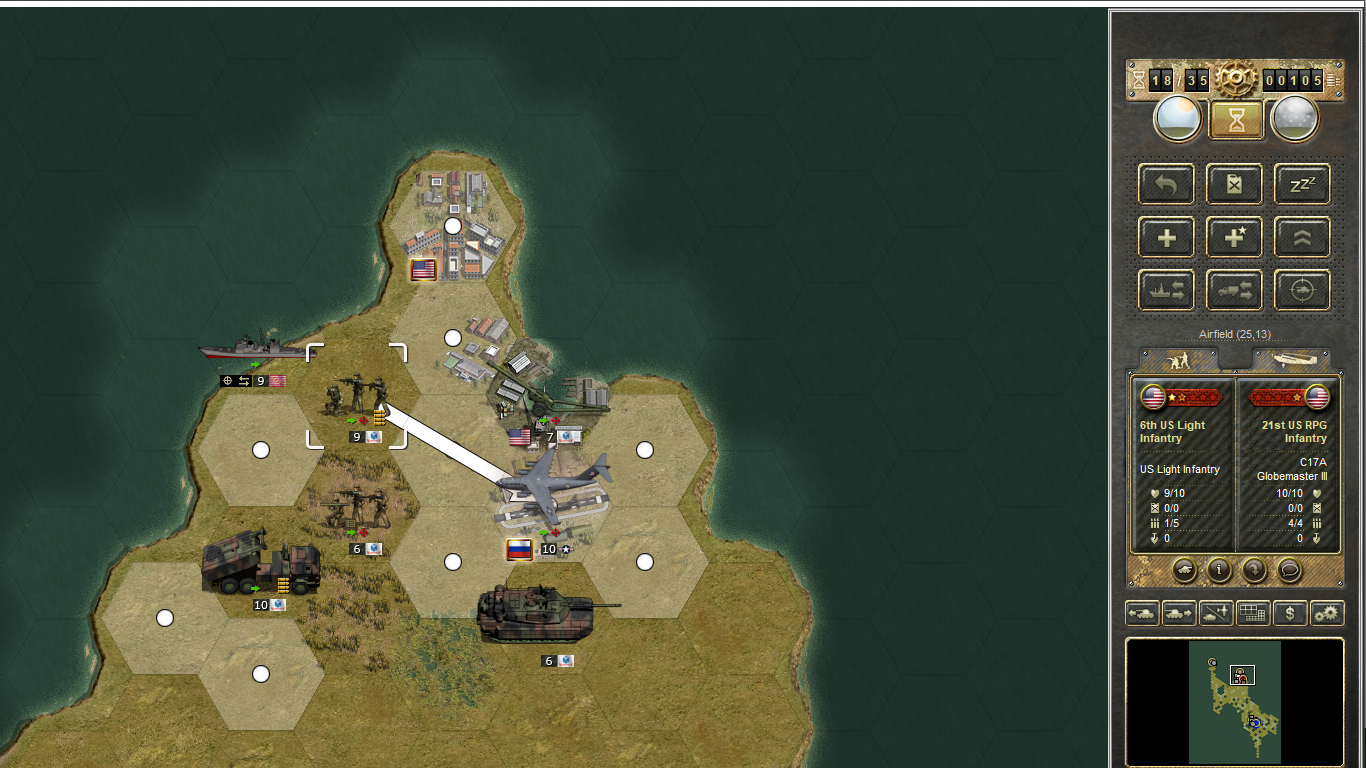Select the 6th US Light Infantry unit
The width and height of the screenshot is (1366, 768).
tap(357, 395)
